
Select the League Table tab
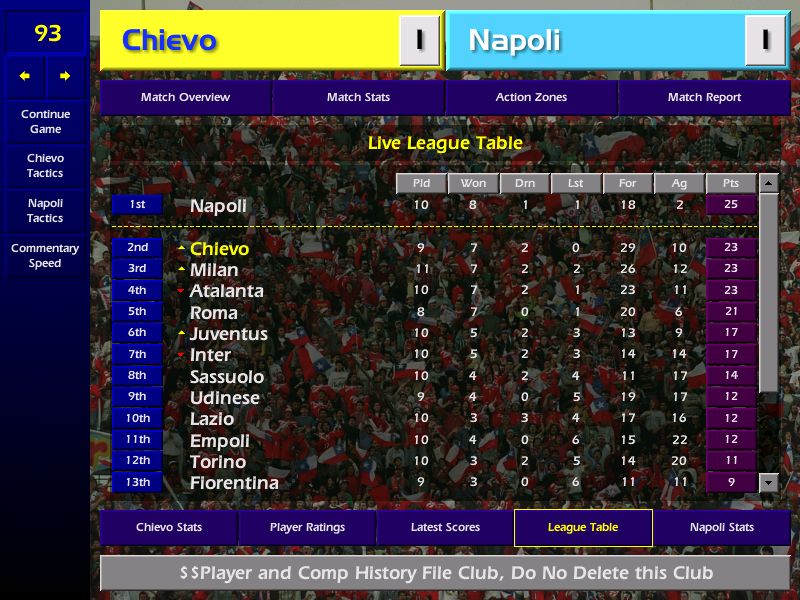coord(583,527)
